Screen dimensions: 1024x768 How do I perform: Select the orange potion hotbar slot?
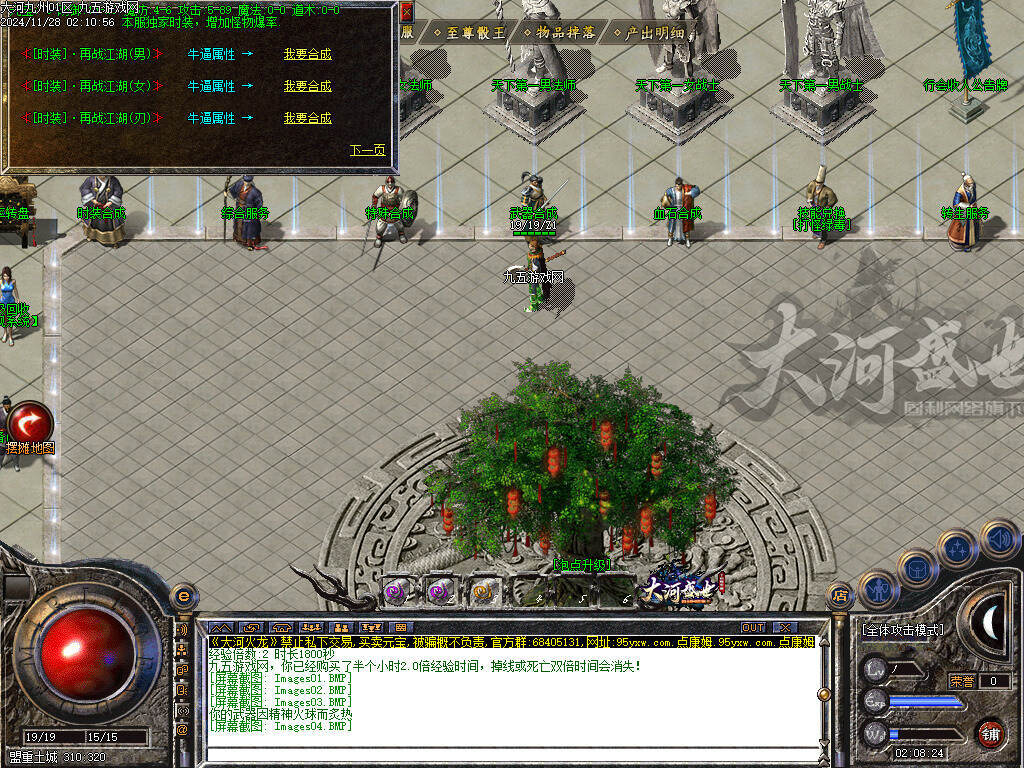coord(484,592)
